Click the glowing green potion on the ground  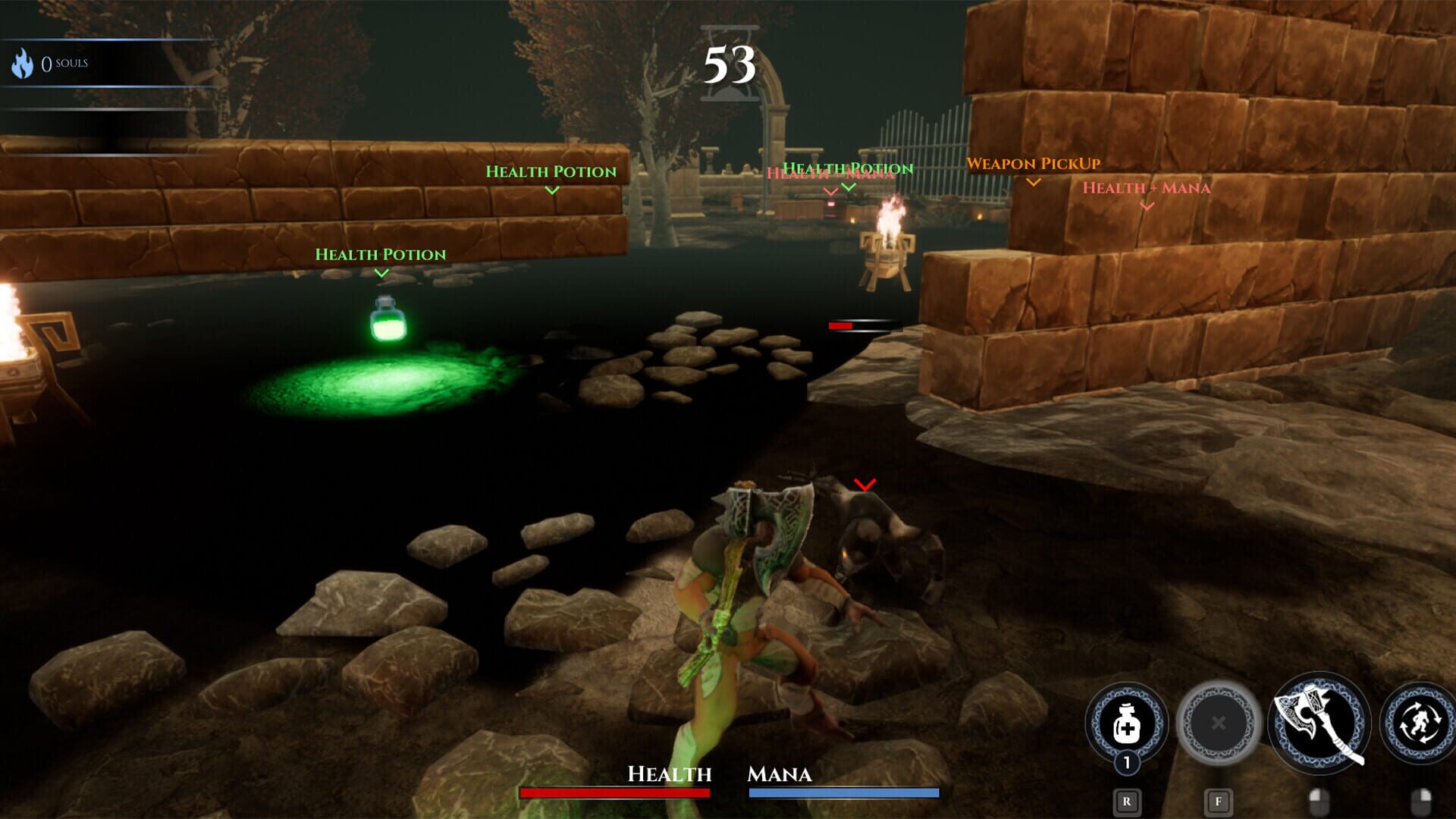tap(388, 321)
